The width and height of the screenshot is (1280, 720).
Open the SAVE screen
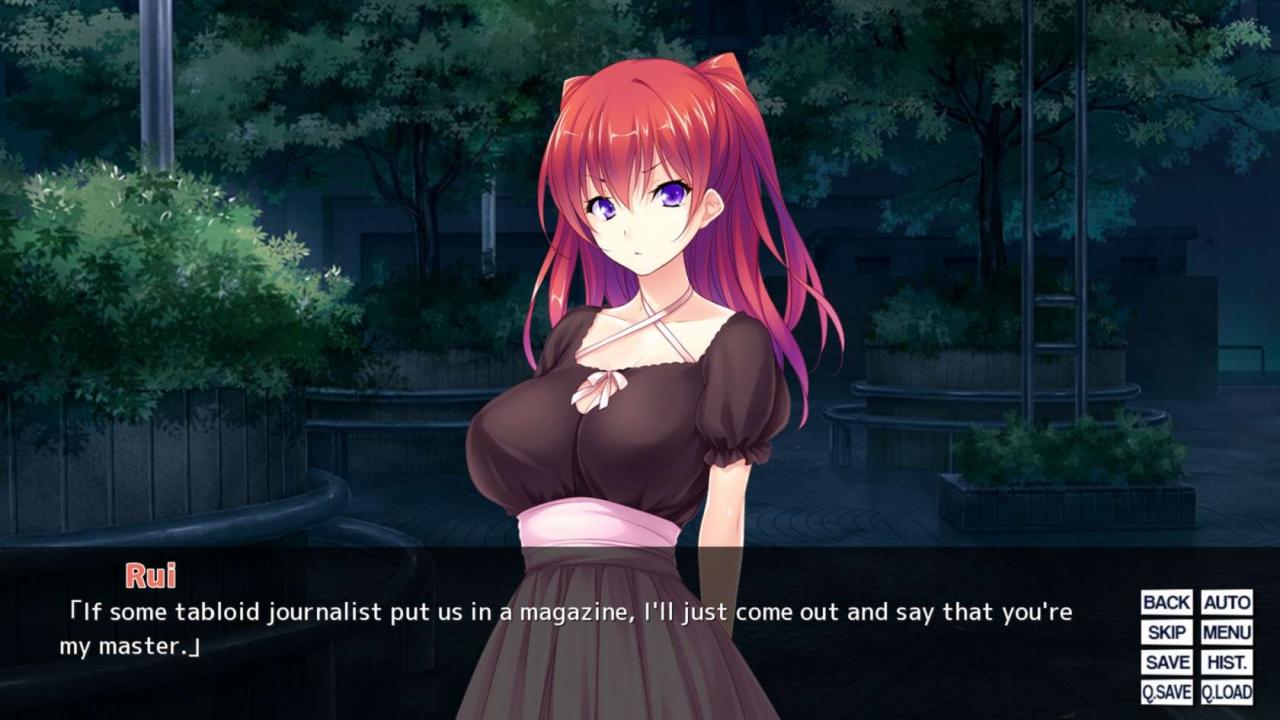(x=1166, y=662)
